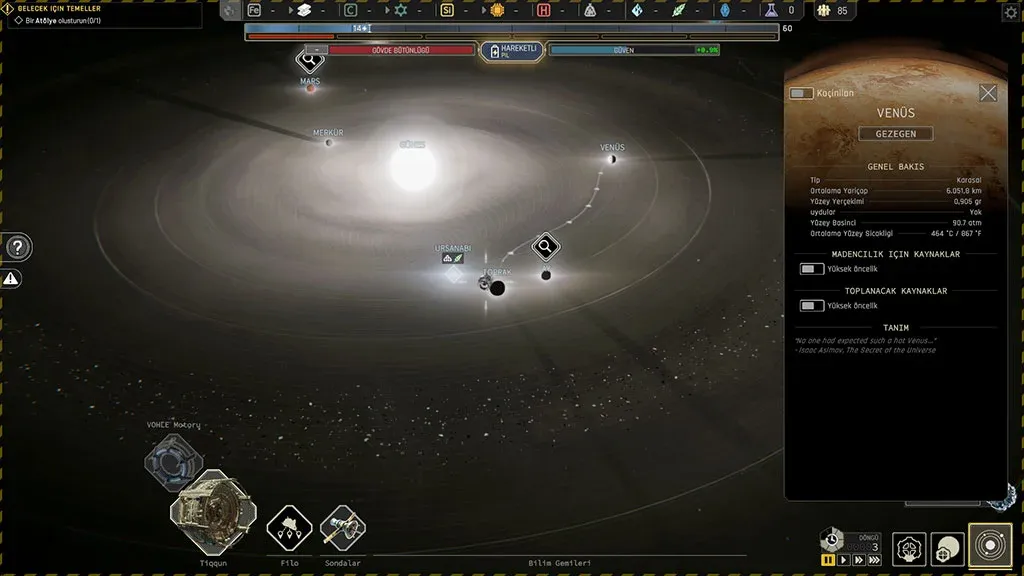Close the Venüs info panel
The width and height of the screenshot is (1024, 576).
tap(988, 93)
